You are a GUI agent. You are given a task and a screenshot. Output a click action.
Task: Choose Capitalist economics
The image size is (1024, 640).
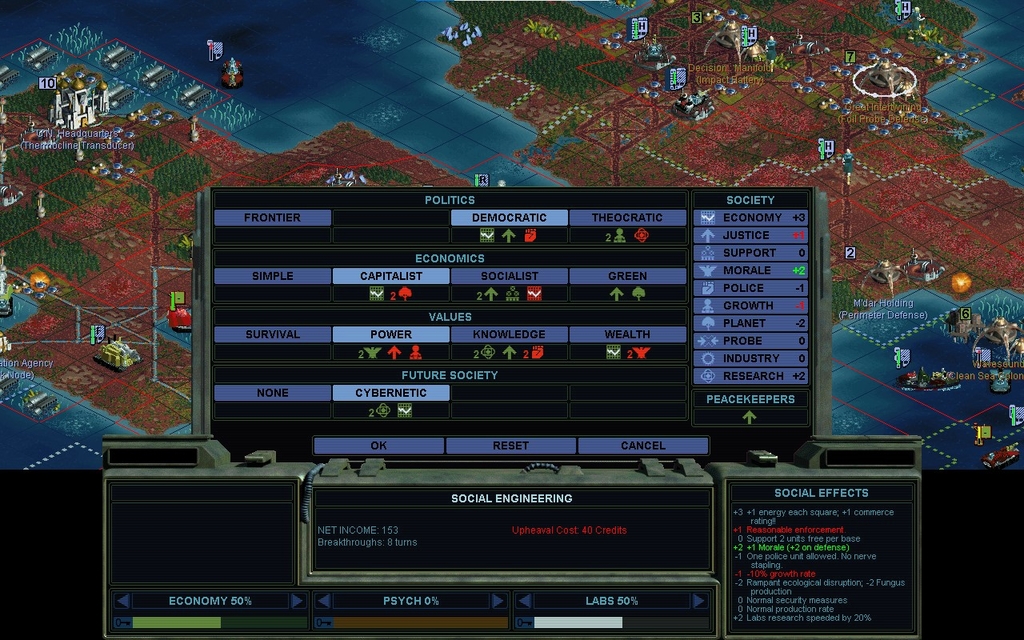pyautogui.click(x=391, y=276)
